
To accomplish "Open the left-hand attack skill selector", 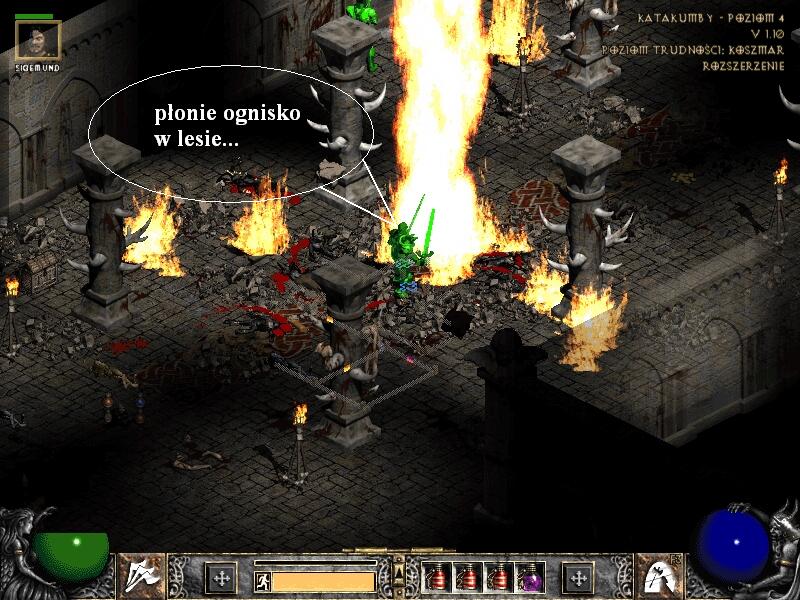I will (x=143, y=575).
